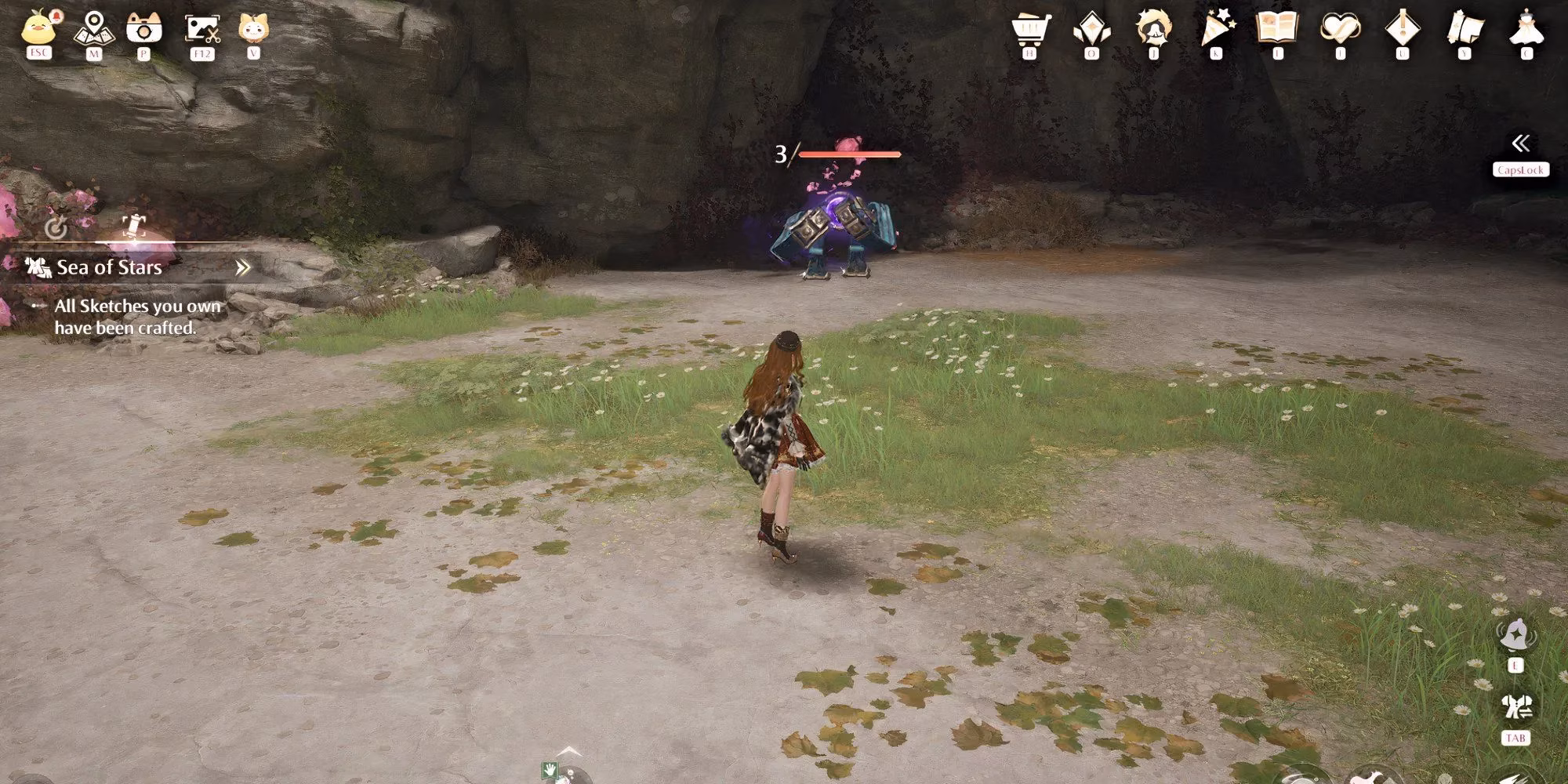Collapse the top icon bar with double-chevron
1568x784 pixels.
(1520, 143)
